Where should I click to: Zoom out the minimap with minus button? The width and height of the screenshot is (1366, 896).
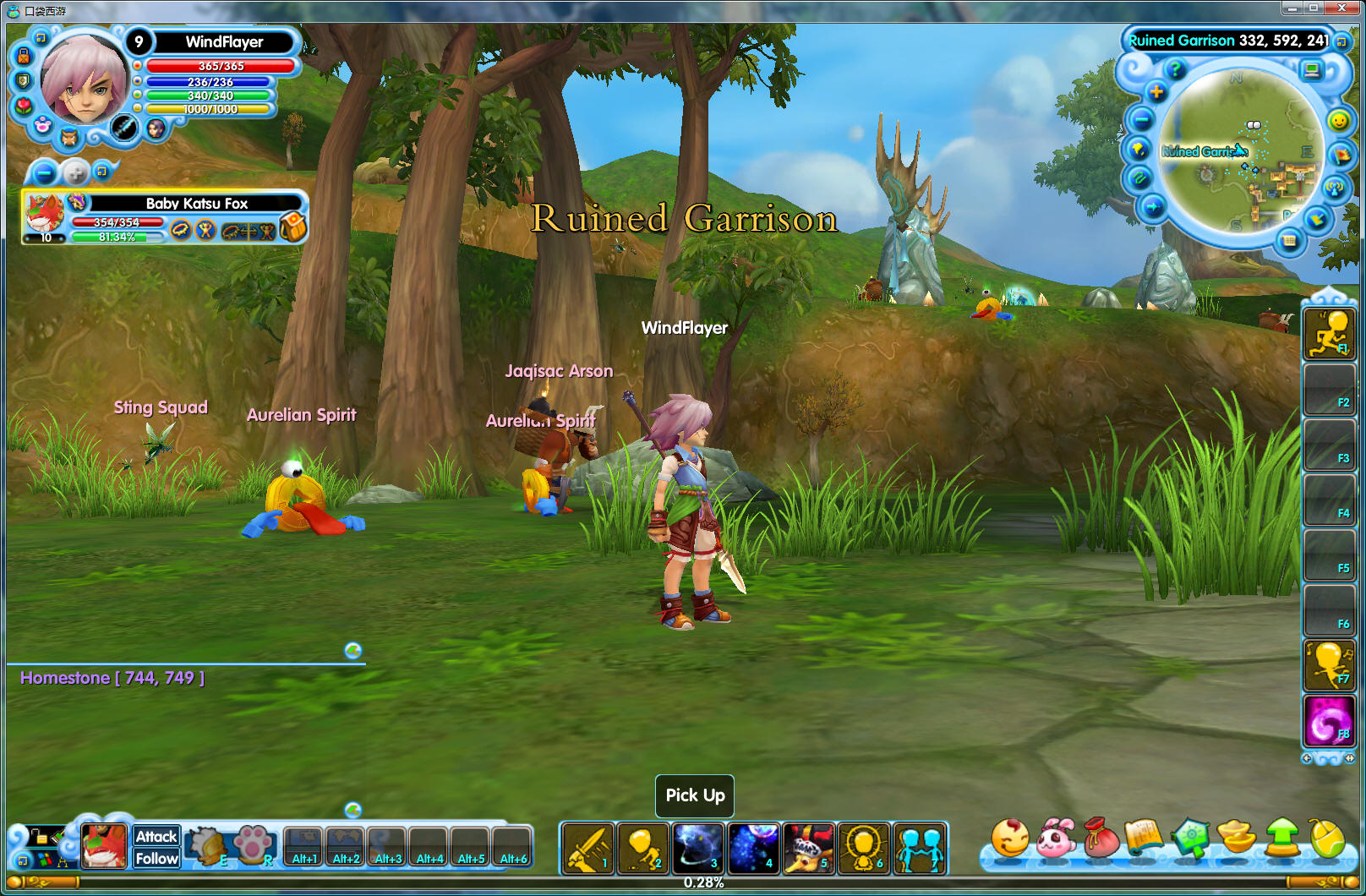click(x=1141, y=120)
